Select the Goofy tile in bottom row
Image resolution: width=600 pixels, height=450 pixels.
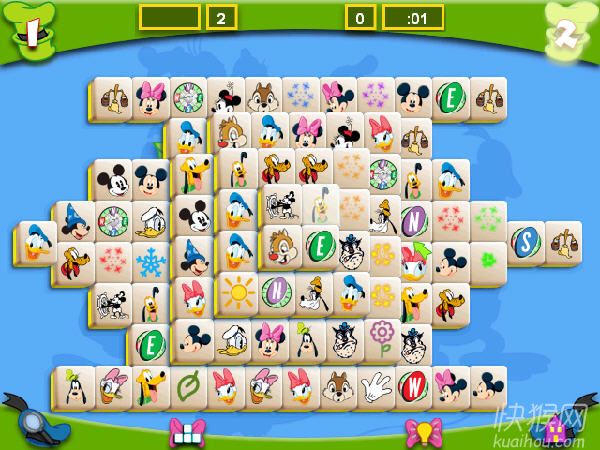(77, 385)
